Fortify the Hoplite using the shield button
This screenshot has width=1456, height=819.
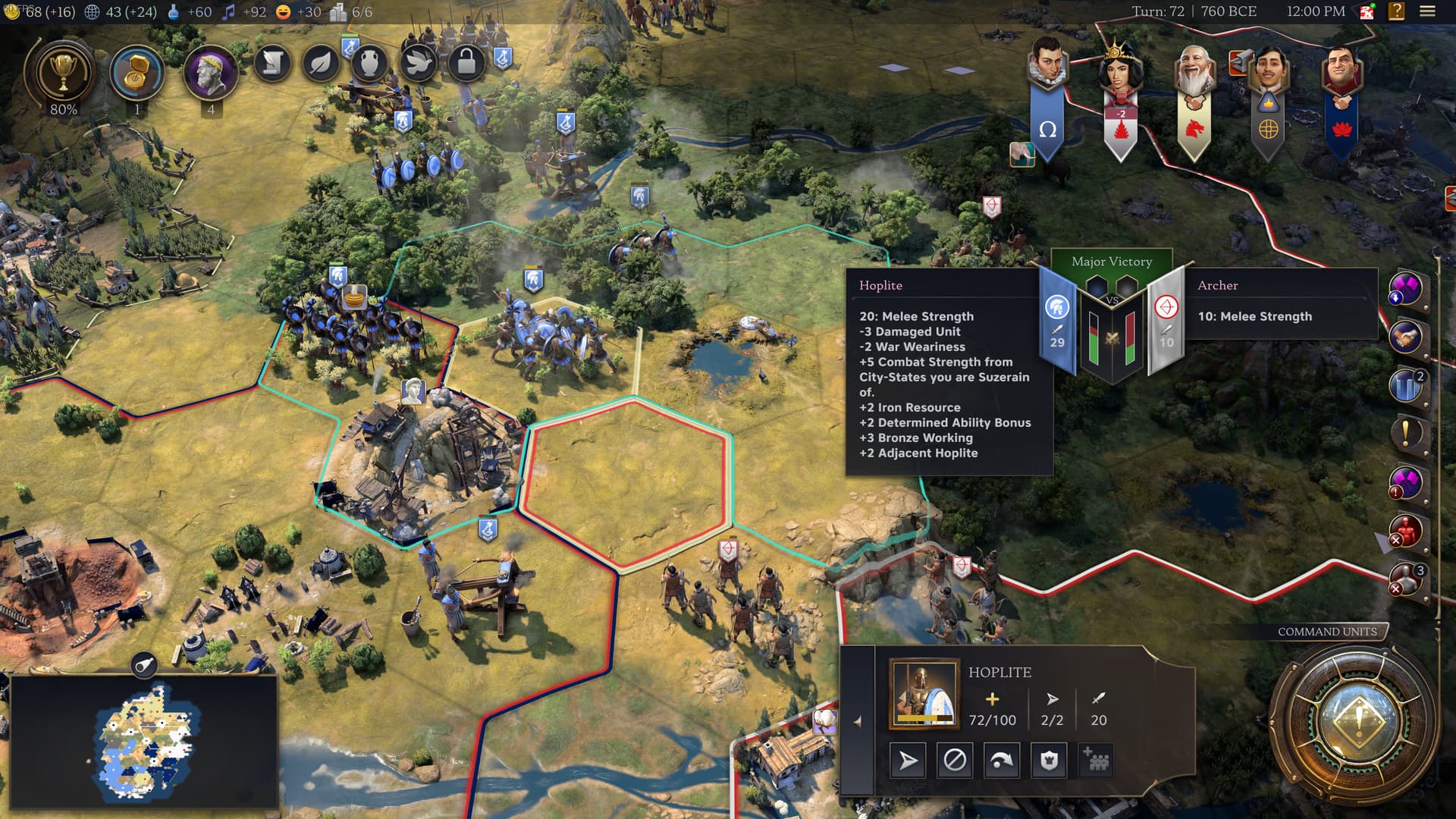click(x=1049, y=760)
